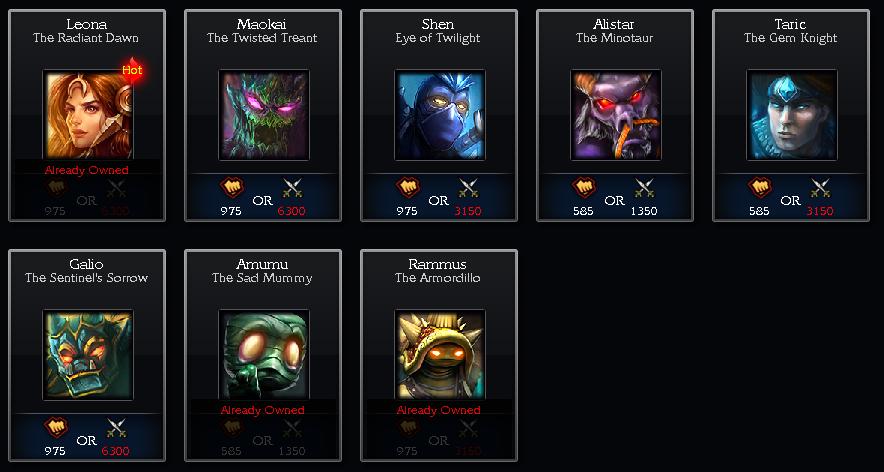This screenshot has width=884, height=472.
Task: Unlock Alistar with the Riot Points icon
Action: (584, 188)
